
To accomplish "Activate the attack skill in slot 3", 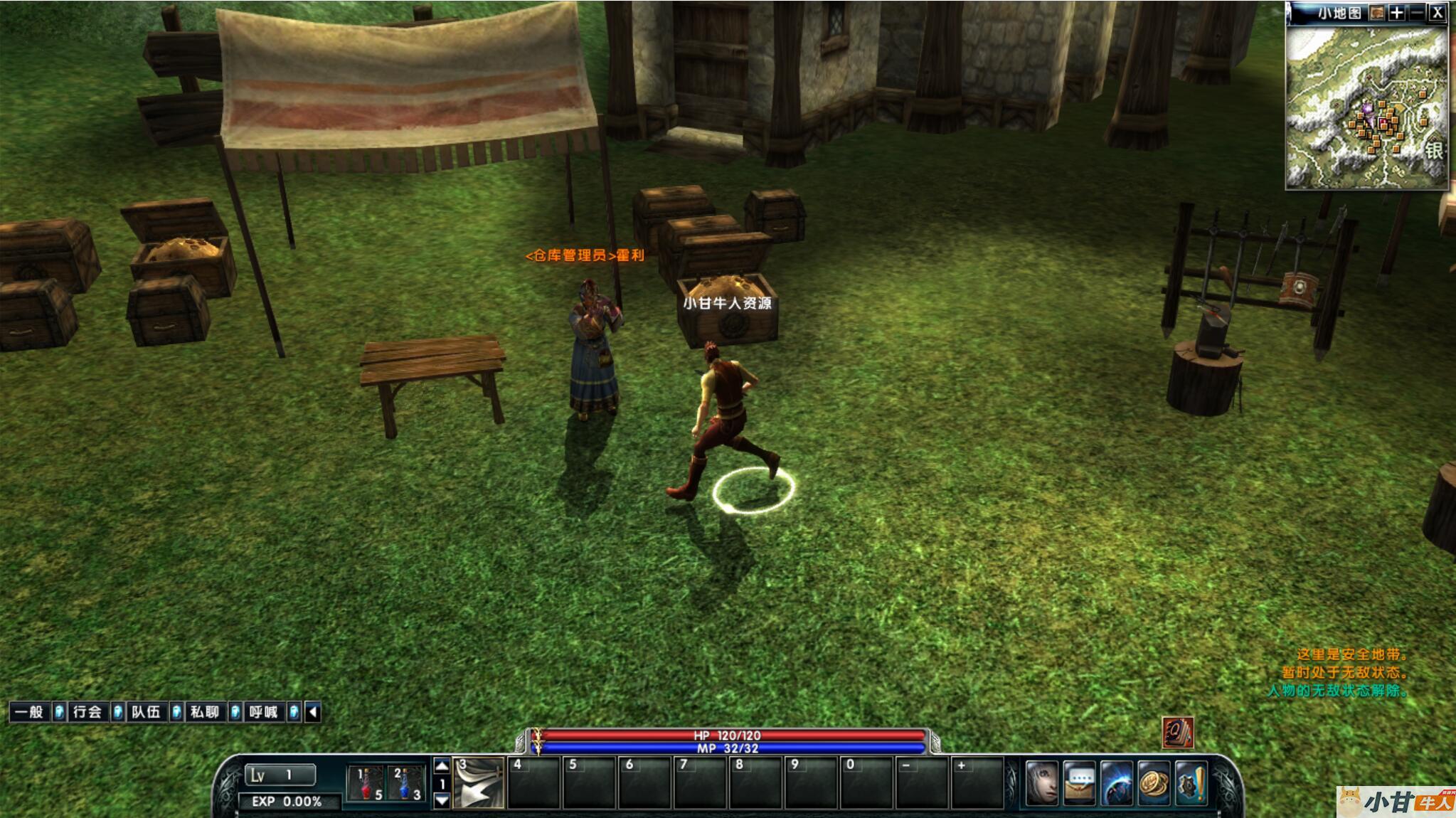I will [479, 782].
